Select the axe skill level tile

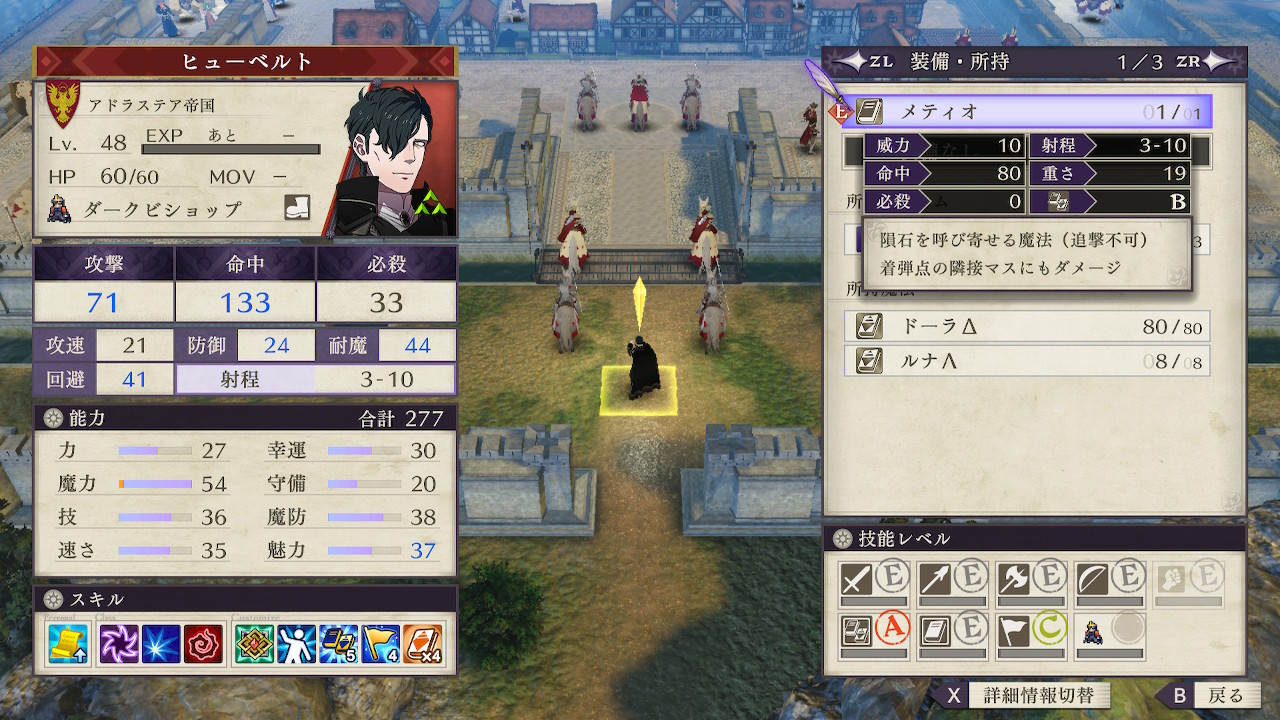coord(1030,580)
